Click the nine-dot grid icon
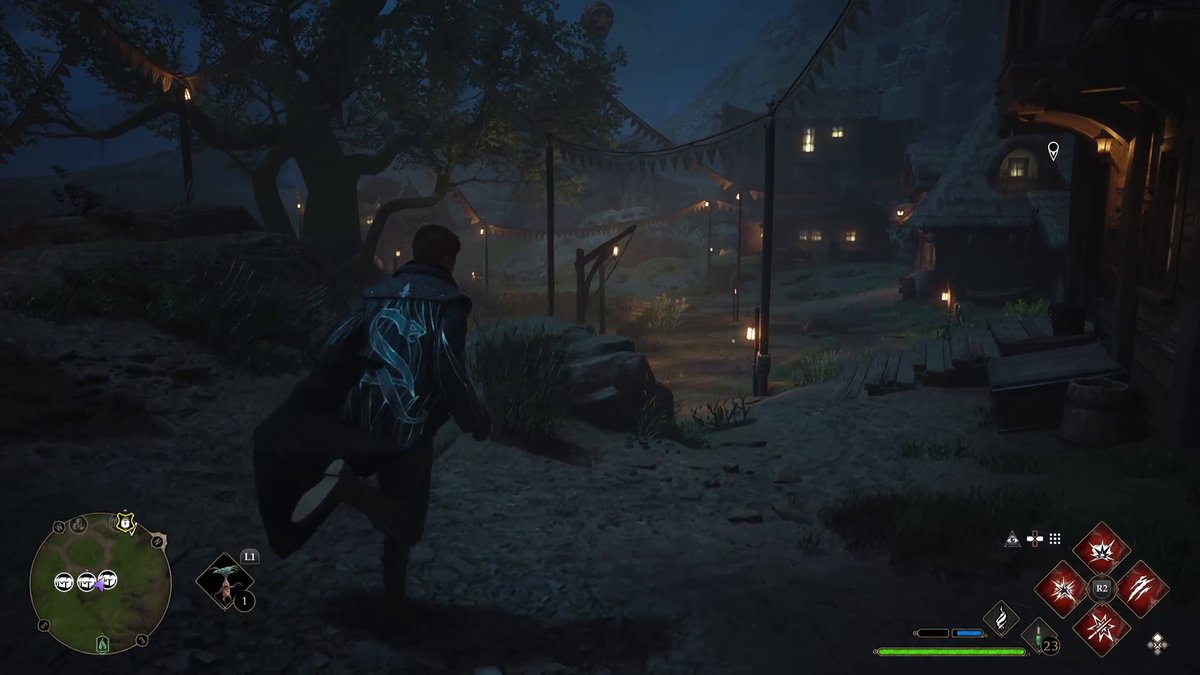Screen dimensions: 1200x675 [1055, 539]
